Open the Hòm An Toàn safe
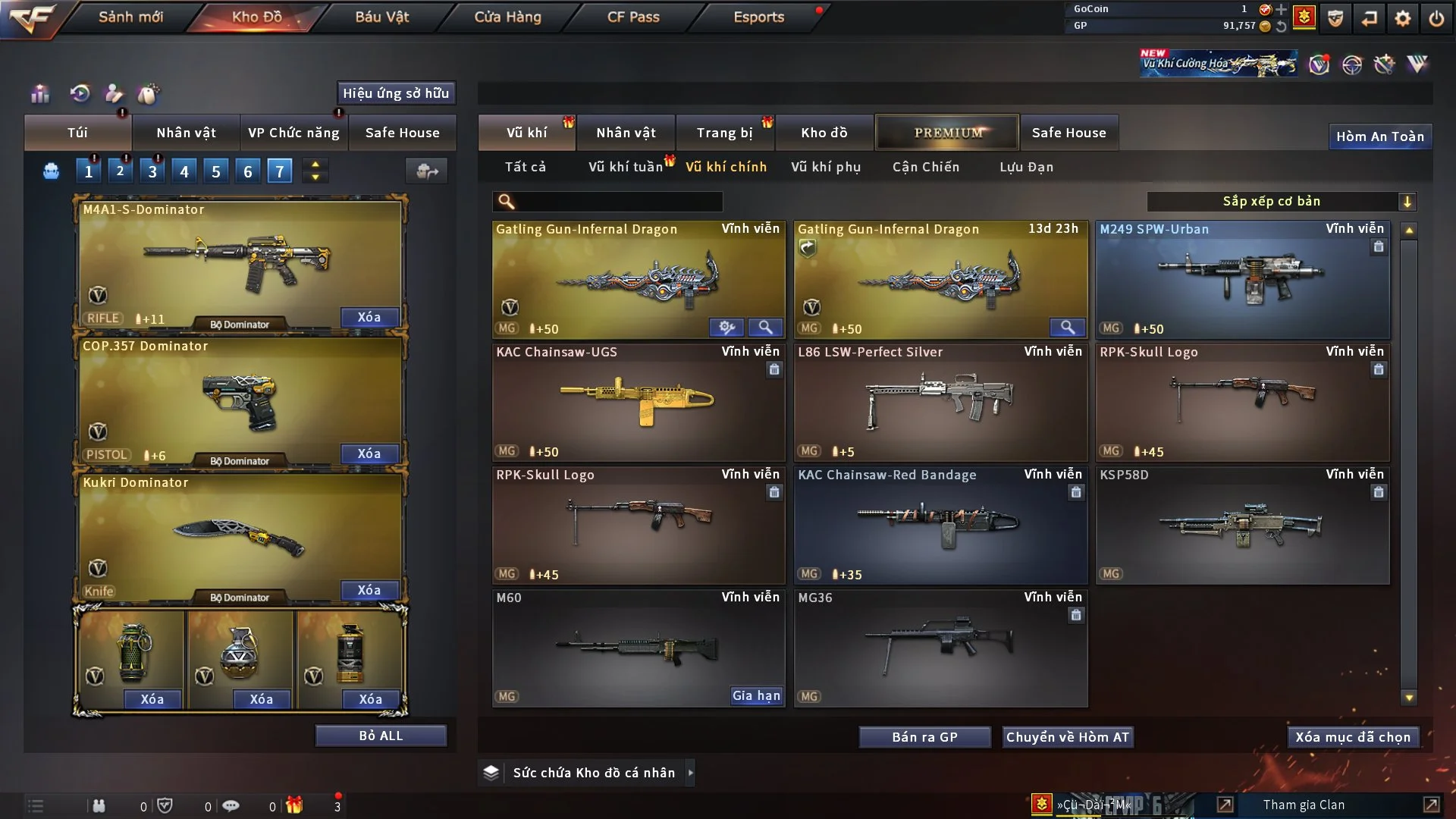 click(x=1379, y=136)
